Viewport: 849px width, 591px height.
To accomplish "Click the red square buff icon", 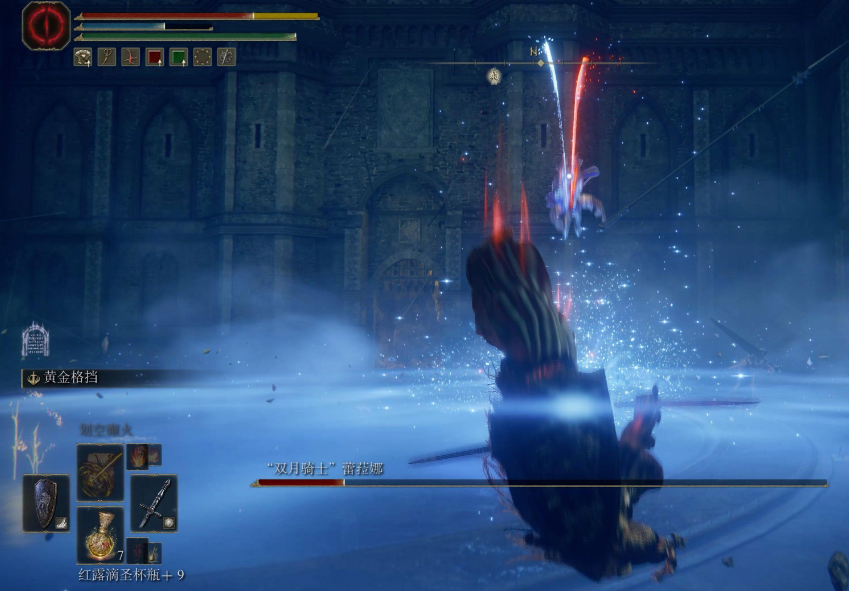I will click(155, 57).
